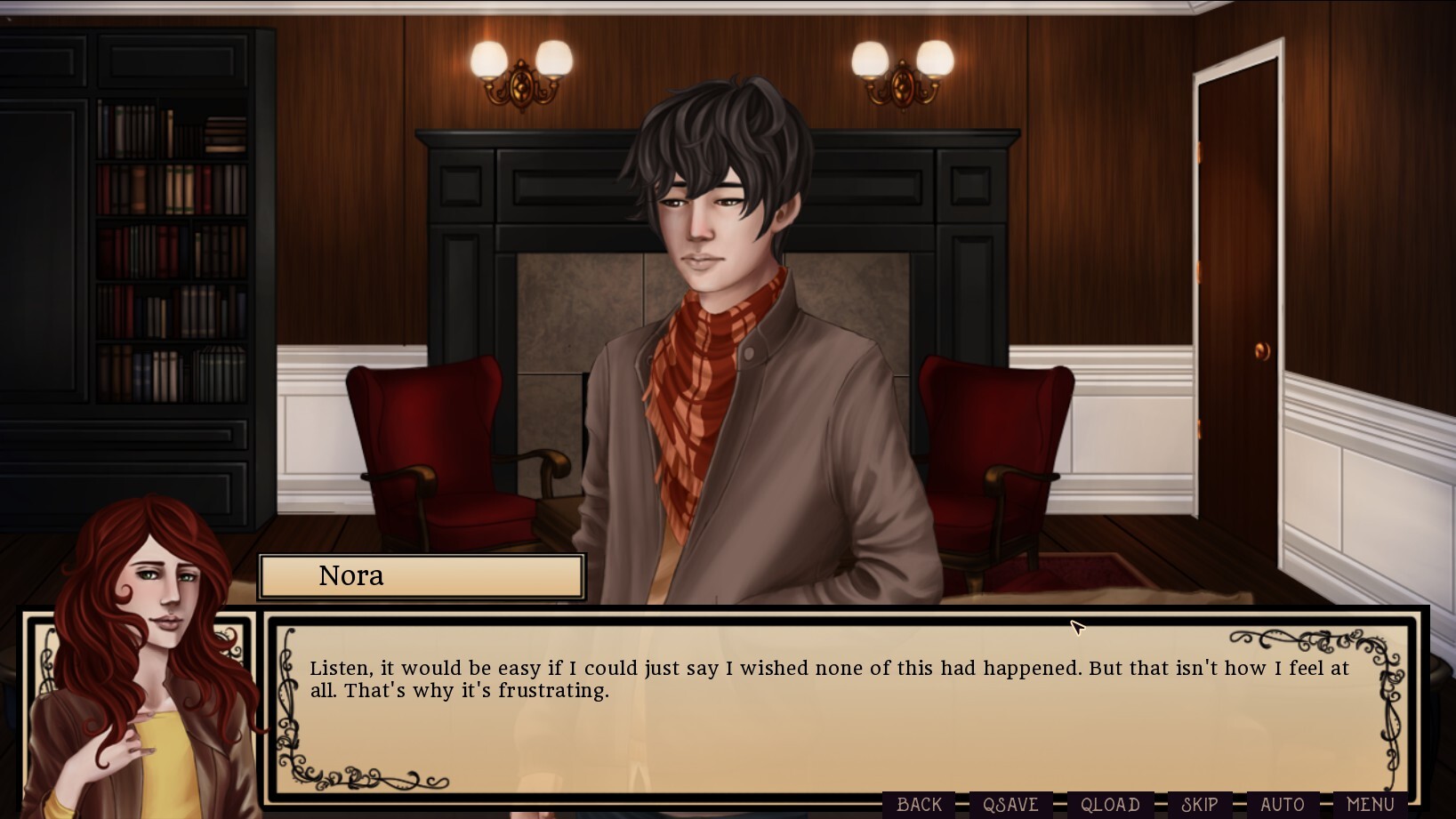Click BACK to rewind the dialogue

[917, 803]
